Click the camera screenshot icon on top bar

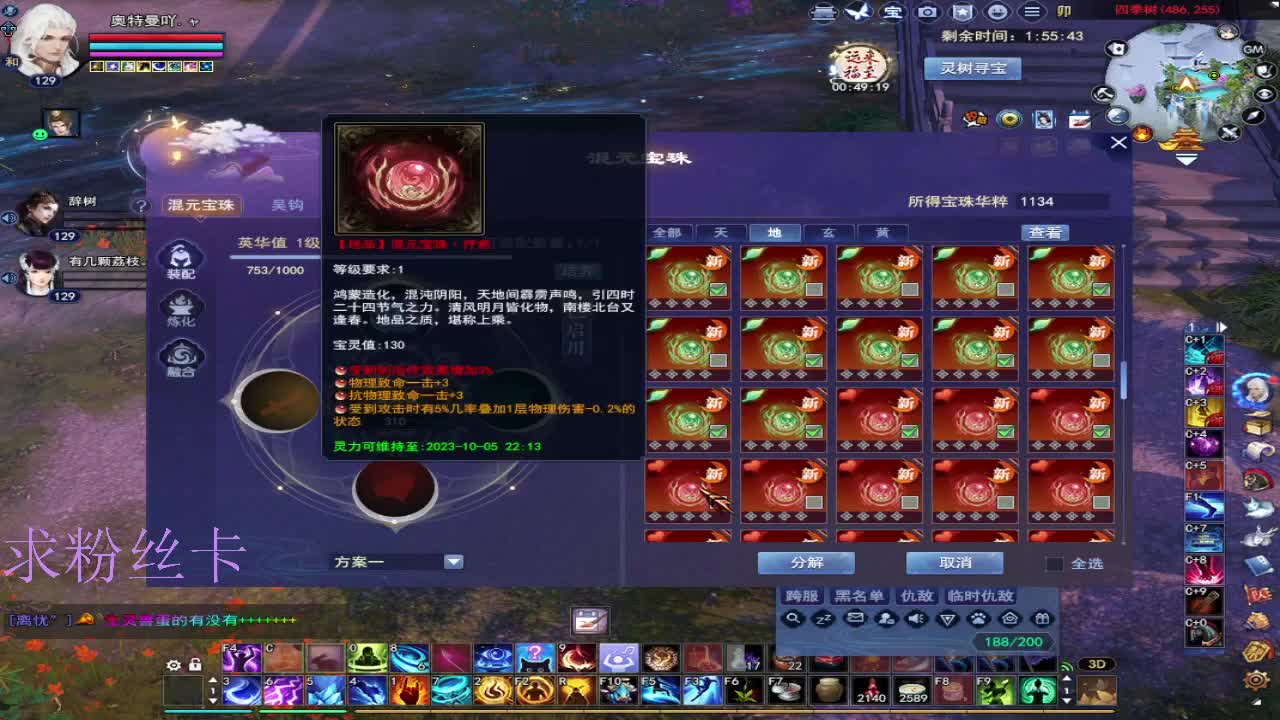tap(928, 13)
